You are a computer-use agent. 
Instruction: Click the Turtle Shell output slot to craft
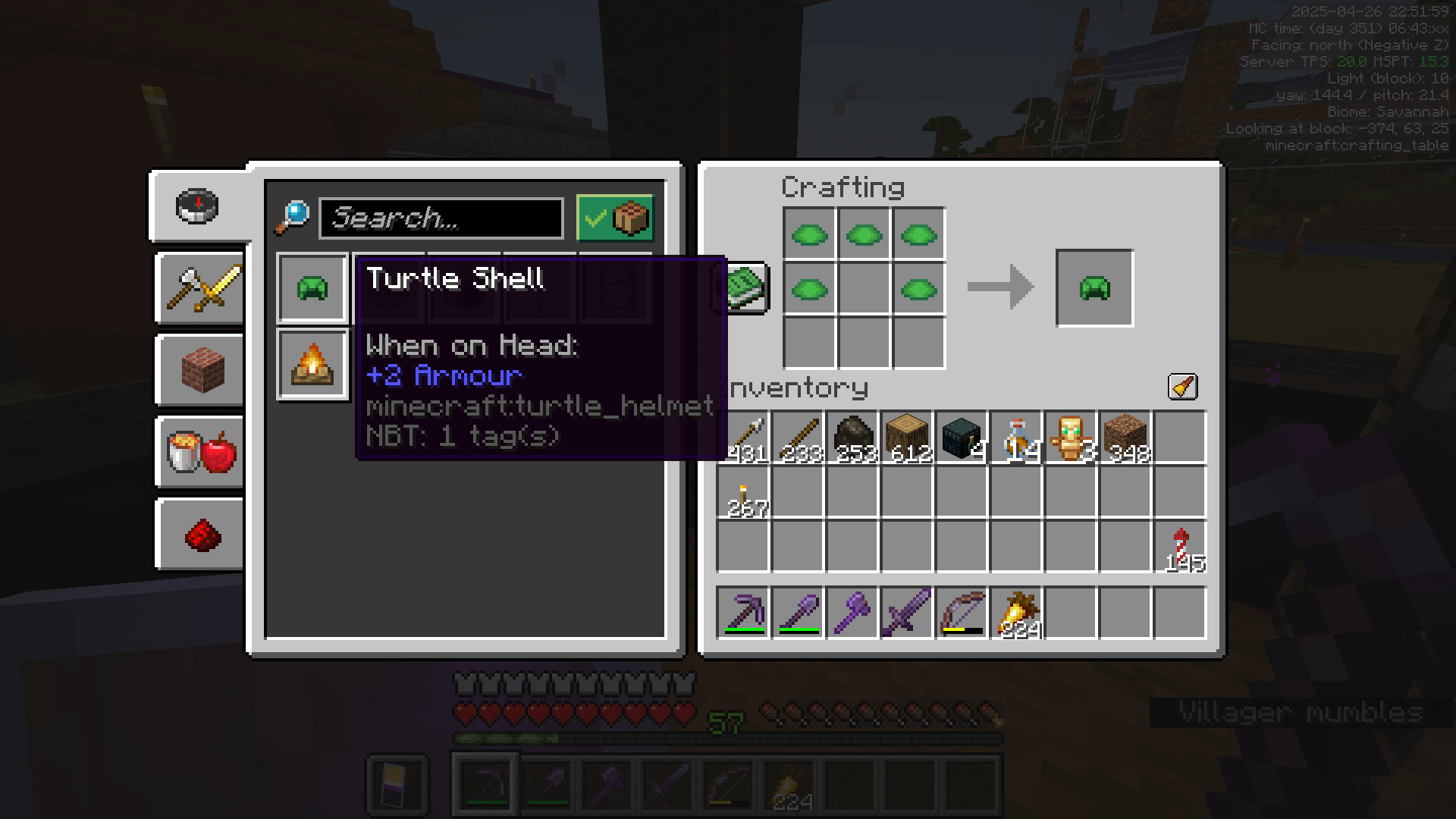click(1094, 288)
